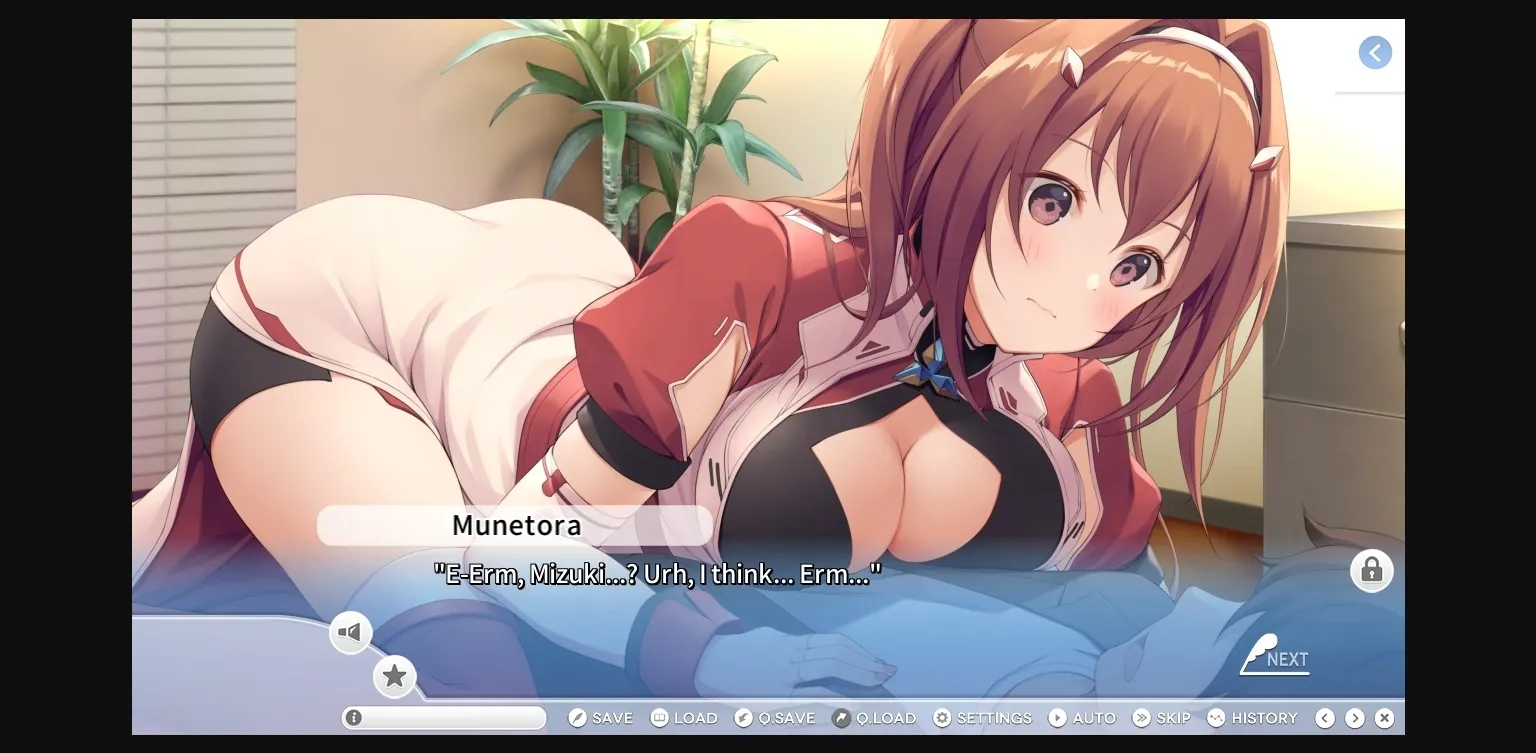
Task: Go back using the left arrow in the toolbar
Action: (1325, 717)
